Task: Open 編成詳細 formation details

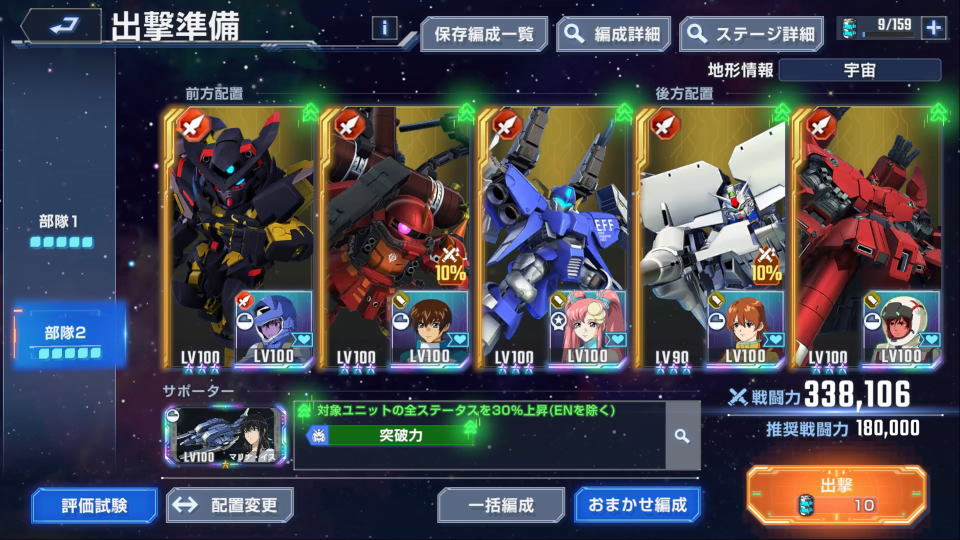Action: (x=614, y=34)
